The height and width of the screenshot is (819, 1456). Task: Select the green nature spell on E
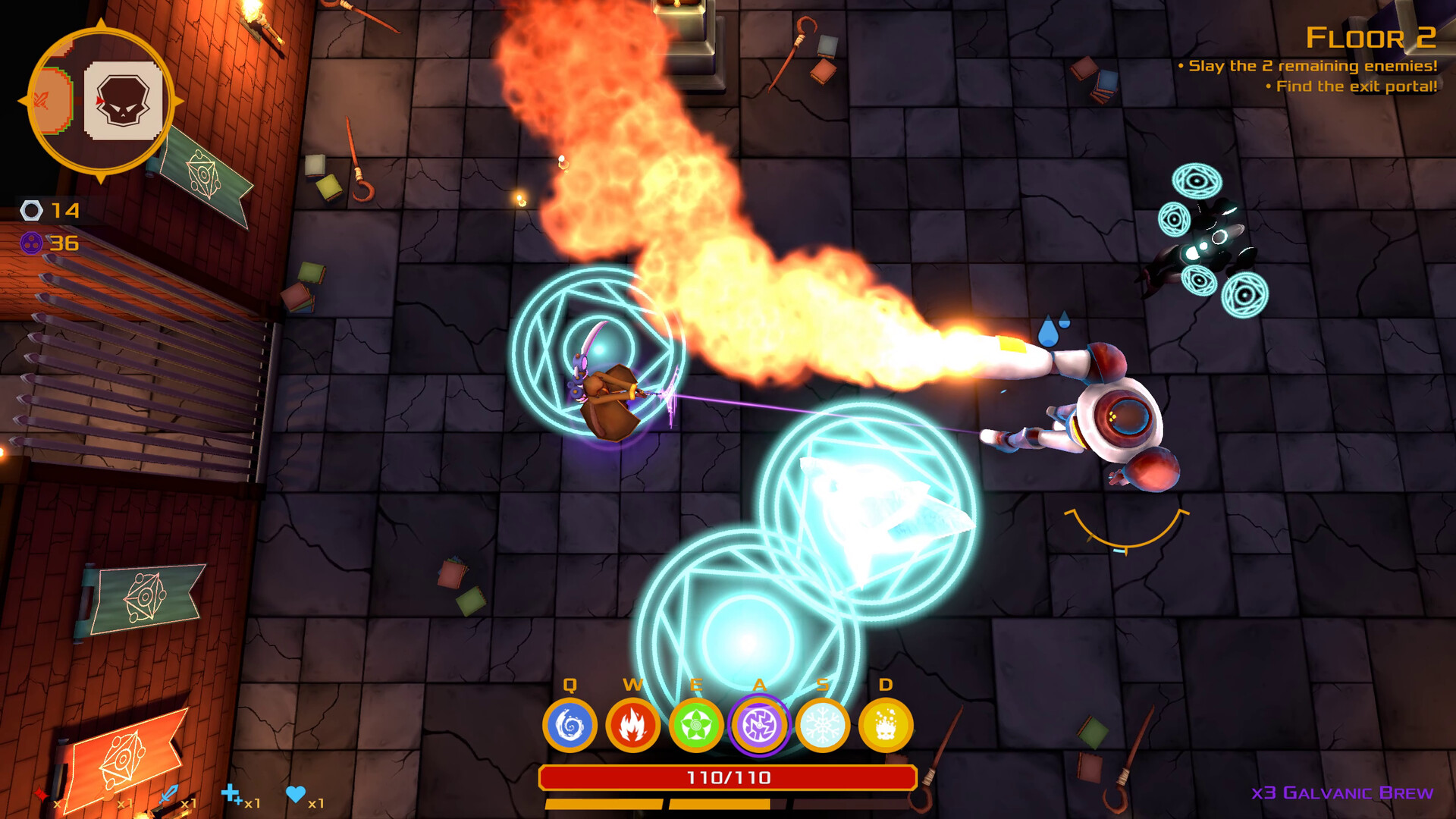(695, 726)
